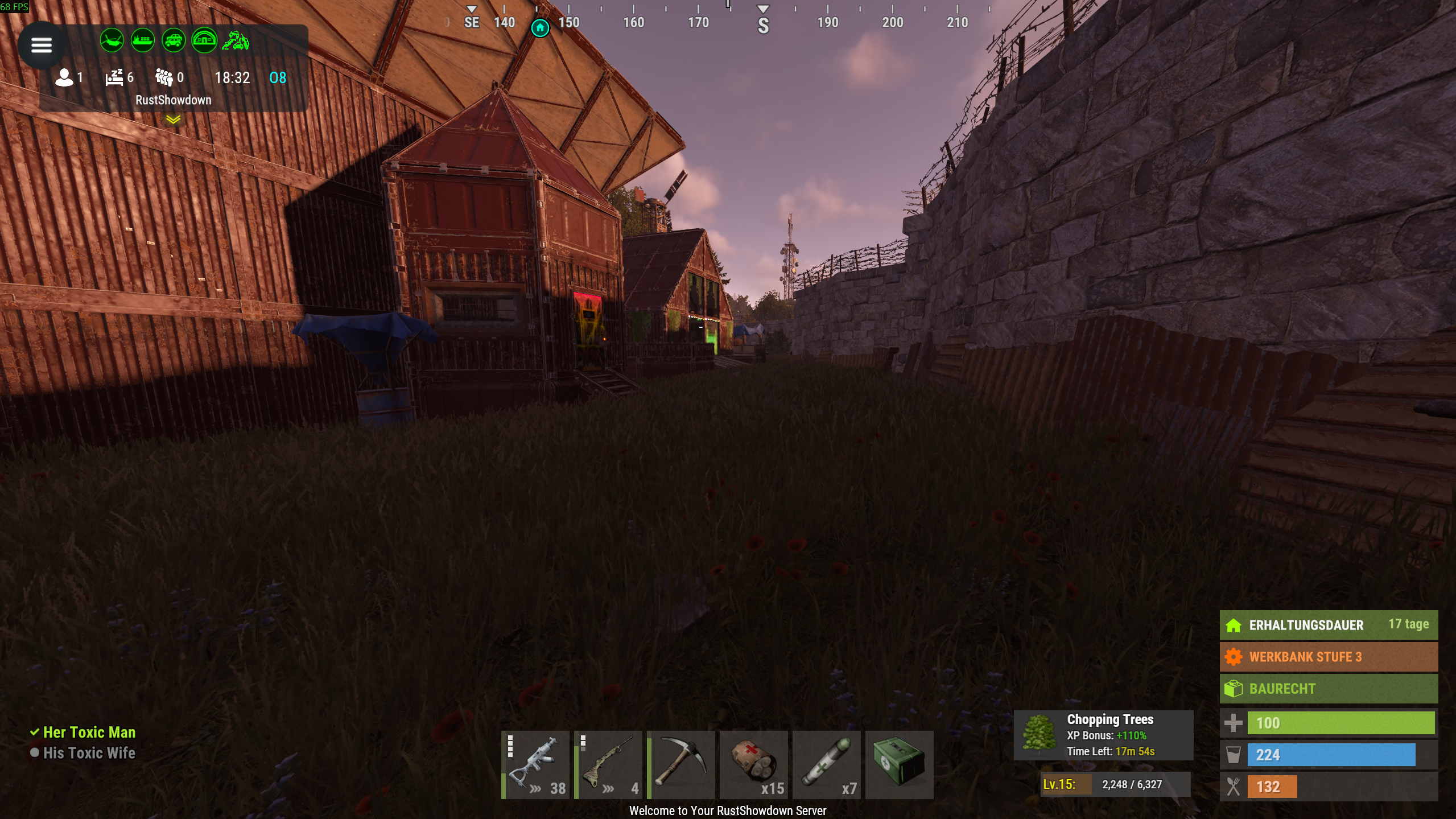The image size is (1456, 819).
Task: Select the medical syringe slot
Action: (826, 764)
